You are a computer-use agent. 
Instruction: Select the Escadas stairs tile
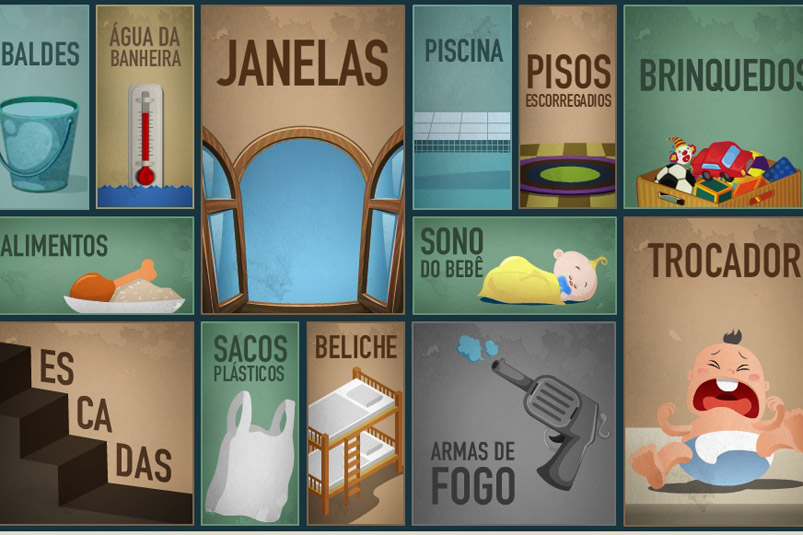point(95,422)
